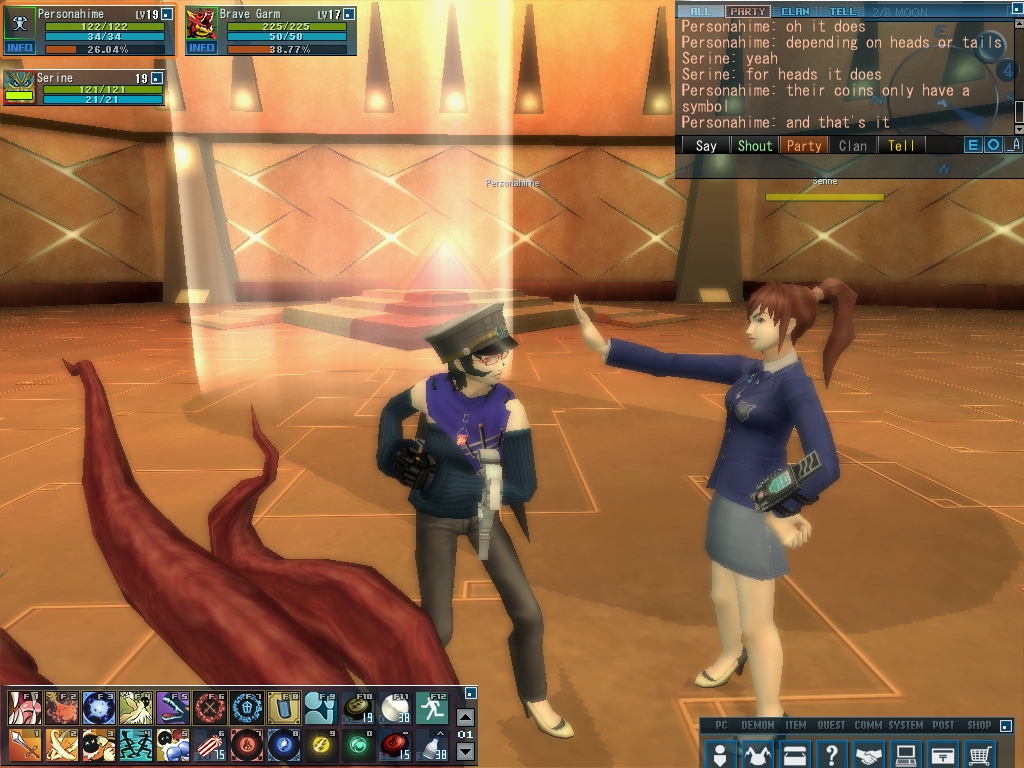The height and width of the screenshot is (768, 1024).
Task: Use the firecracker item in slot 6
Action: coord(208,744)
